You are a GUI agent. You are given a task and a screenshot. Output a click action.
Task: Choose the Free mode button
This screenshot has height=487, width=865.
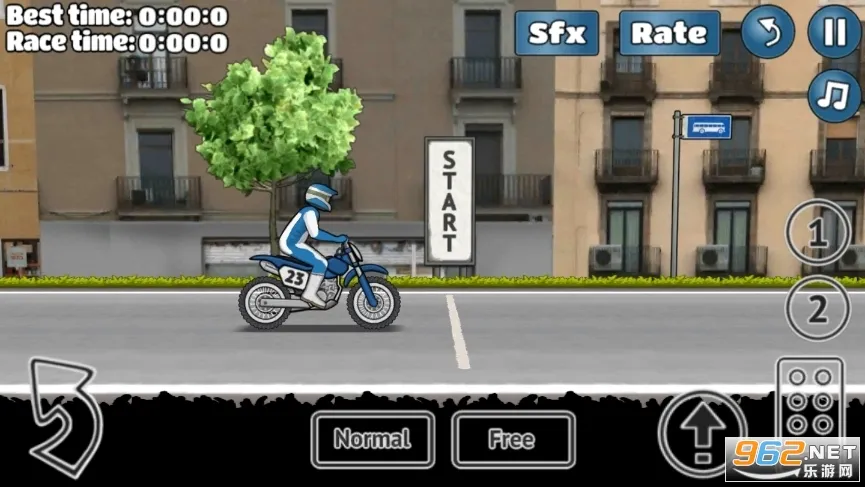click(513, 439)
